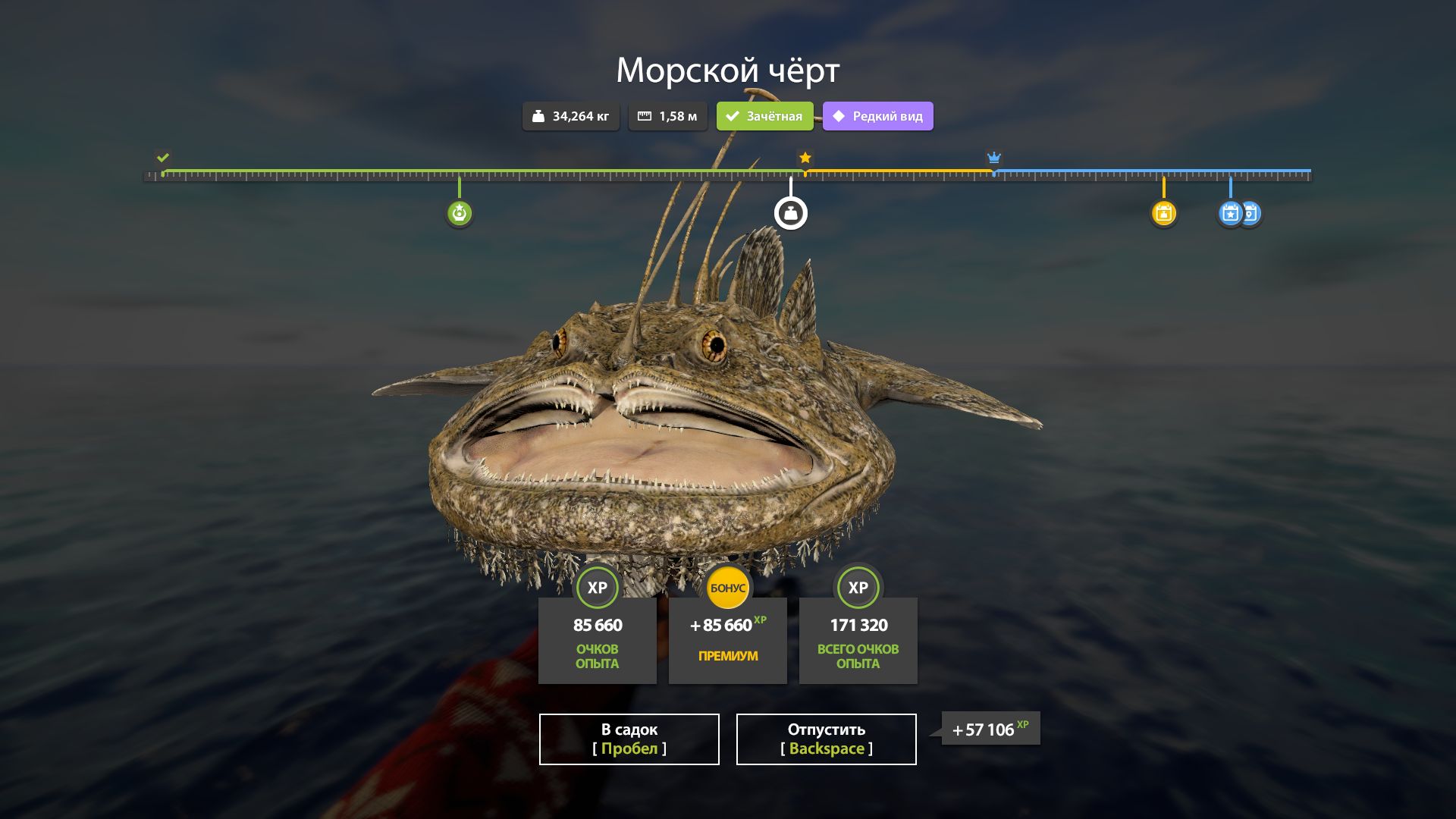
Task: Toggle the green Зачётная badge
Action: click(x=764, y=116)
